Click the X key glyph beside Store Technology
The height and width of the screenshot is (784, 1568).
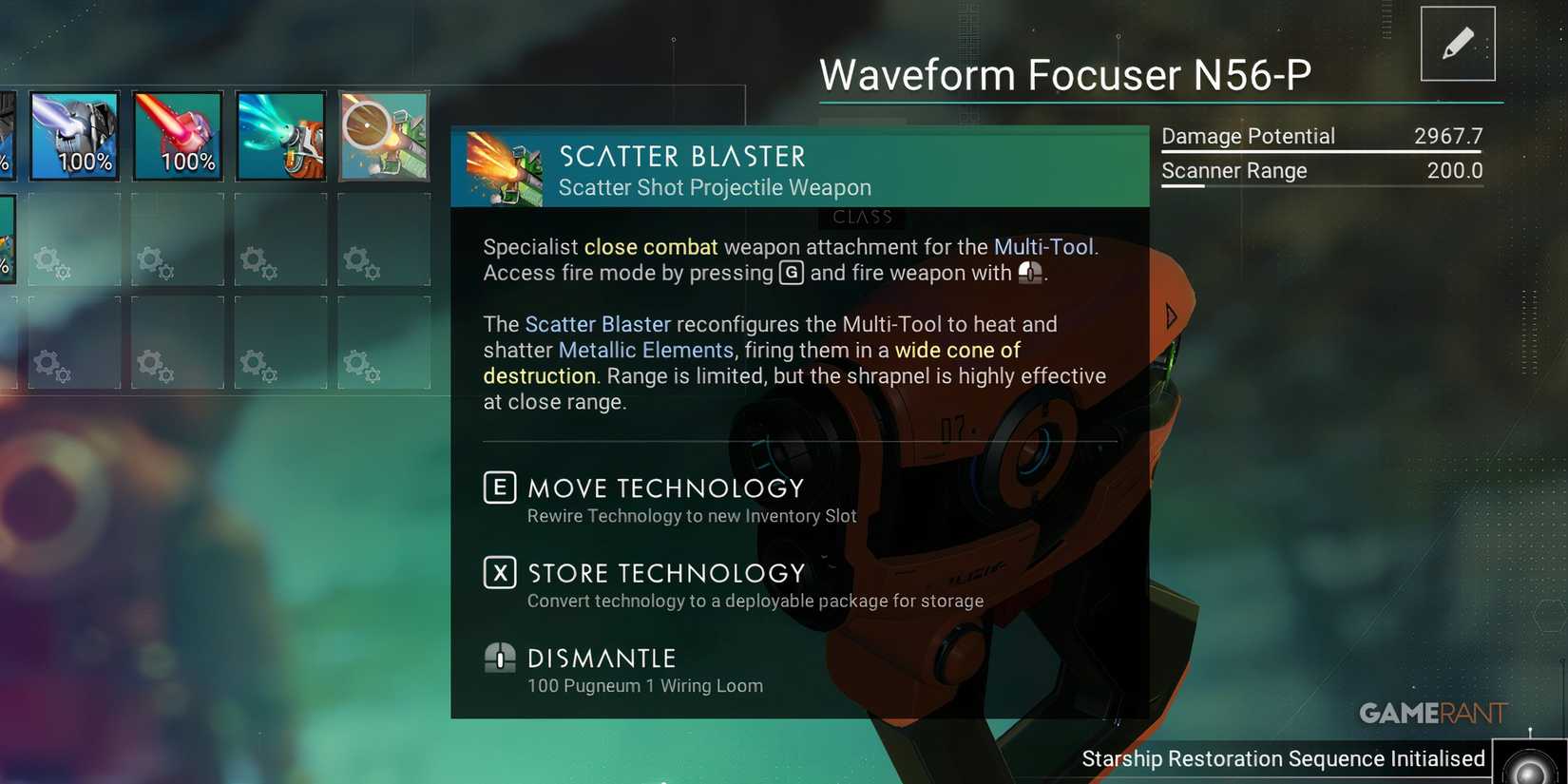pyautogui.click(x=499, y=573)
